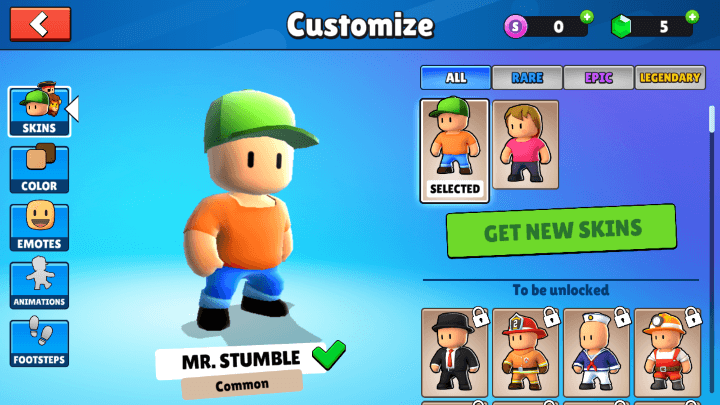Go back using the red arrow button
720x405 pixels.
pos(40,24)
